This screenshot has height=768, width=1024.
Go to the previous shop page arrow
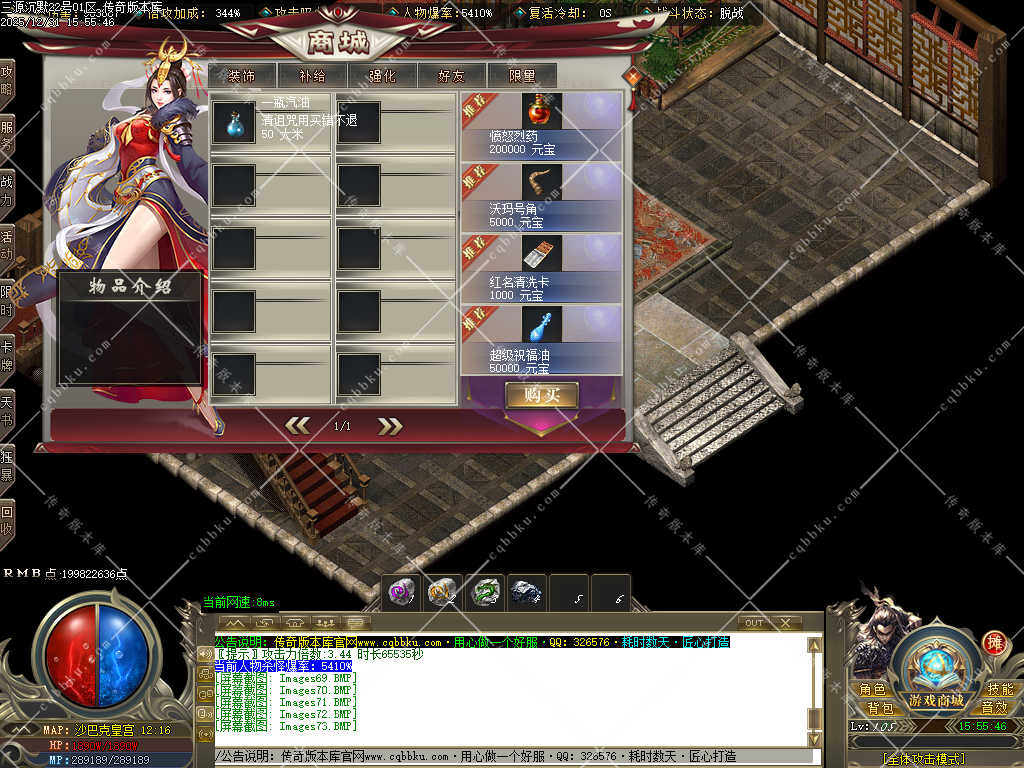[298, 426]
